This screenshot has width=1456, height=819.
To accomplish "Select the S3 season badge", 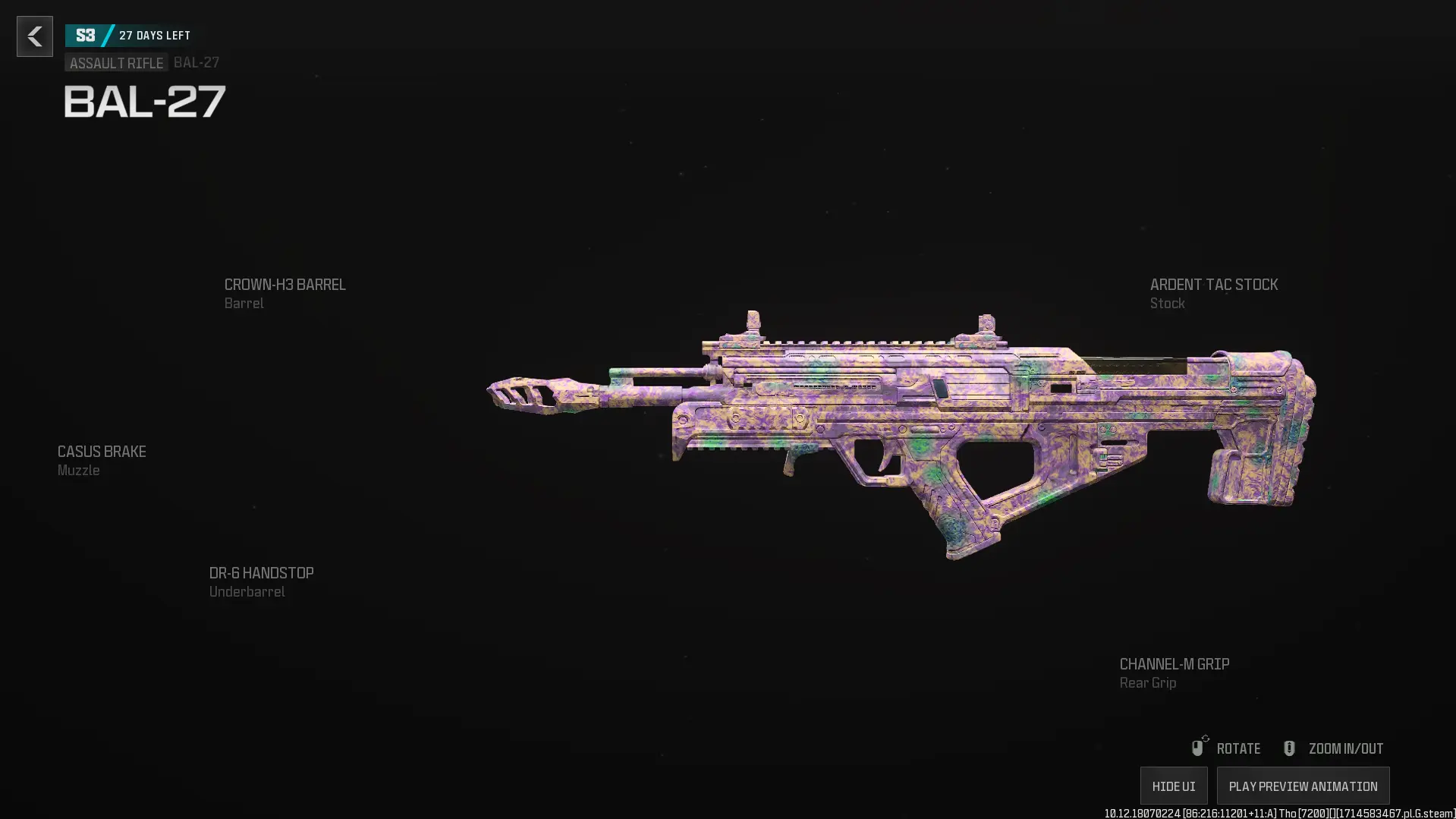I will pyautogui.click(x=84, y=34).
